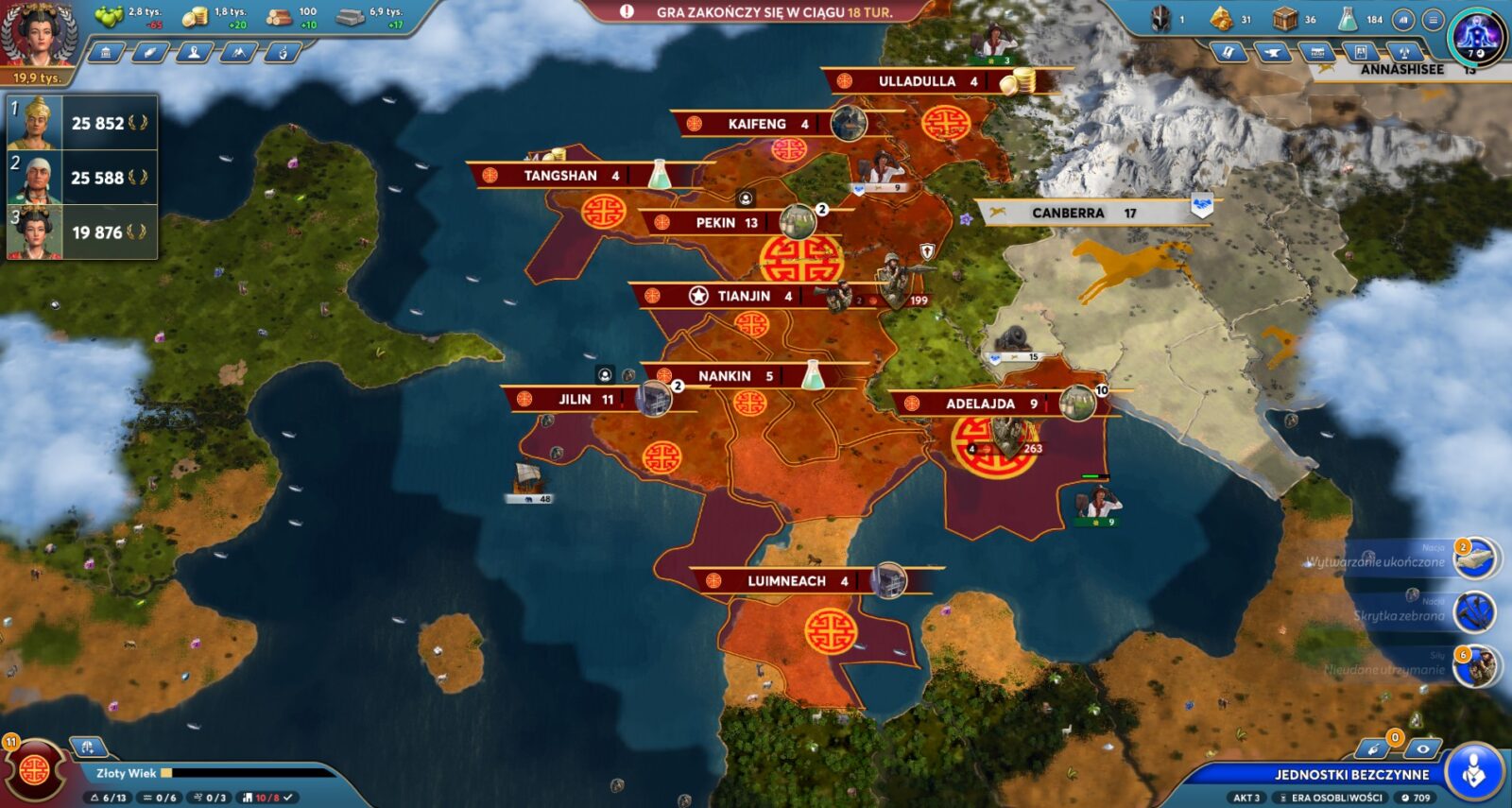The image size is (1512, 808).
Task: Select third-ranked player with 19 876 fame
Action: pos(81,232)
